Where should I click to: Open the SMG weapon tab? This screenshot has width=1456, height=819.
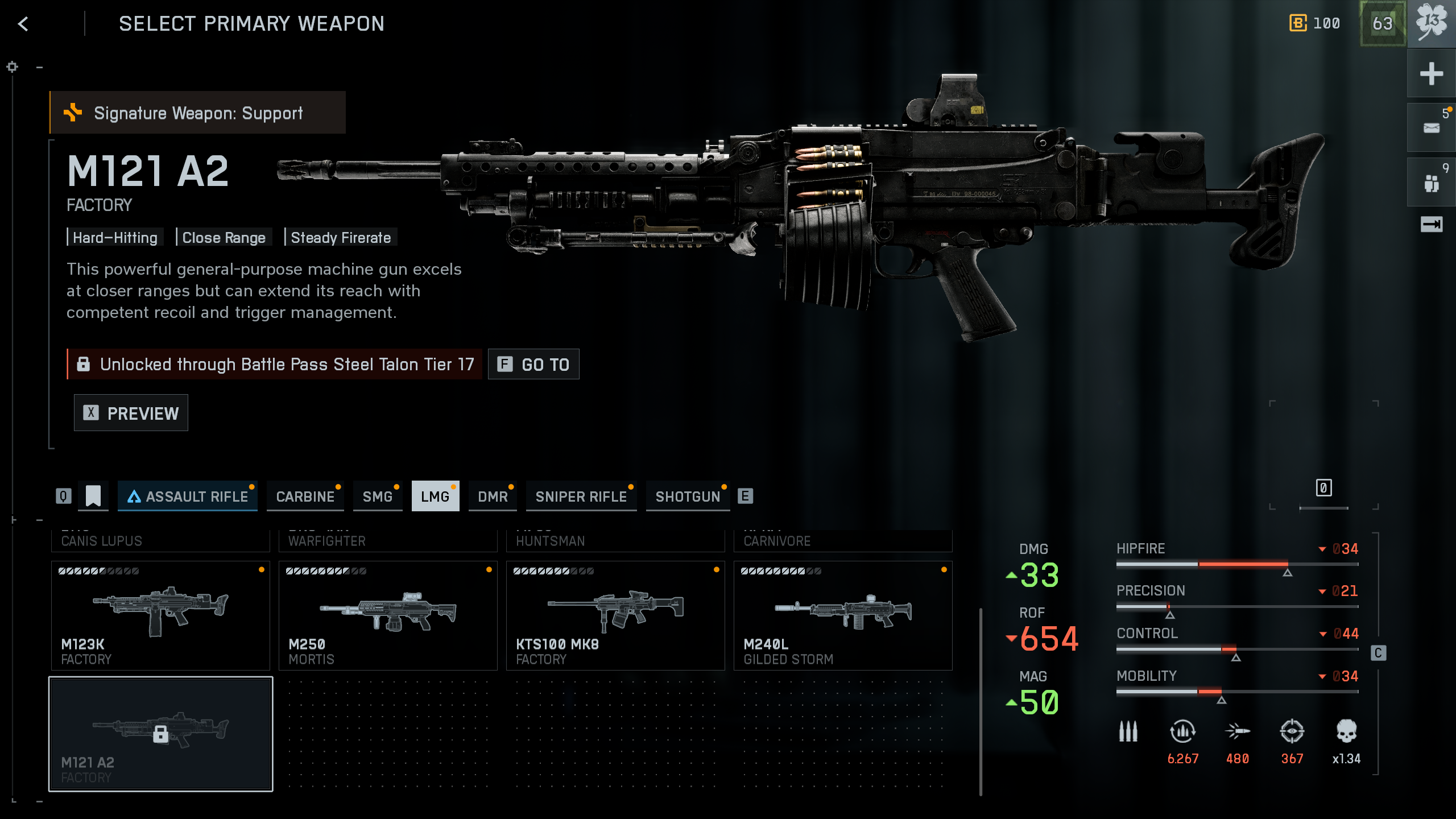pyautogui.click(x=378, y=496)
